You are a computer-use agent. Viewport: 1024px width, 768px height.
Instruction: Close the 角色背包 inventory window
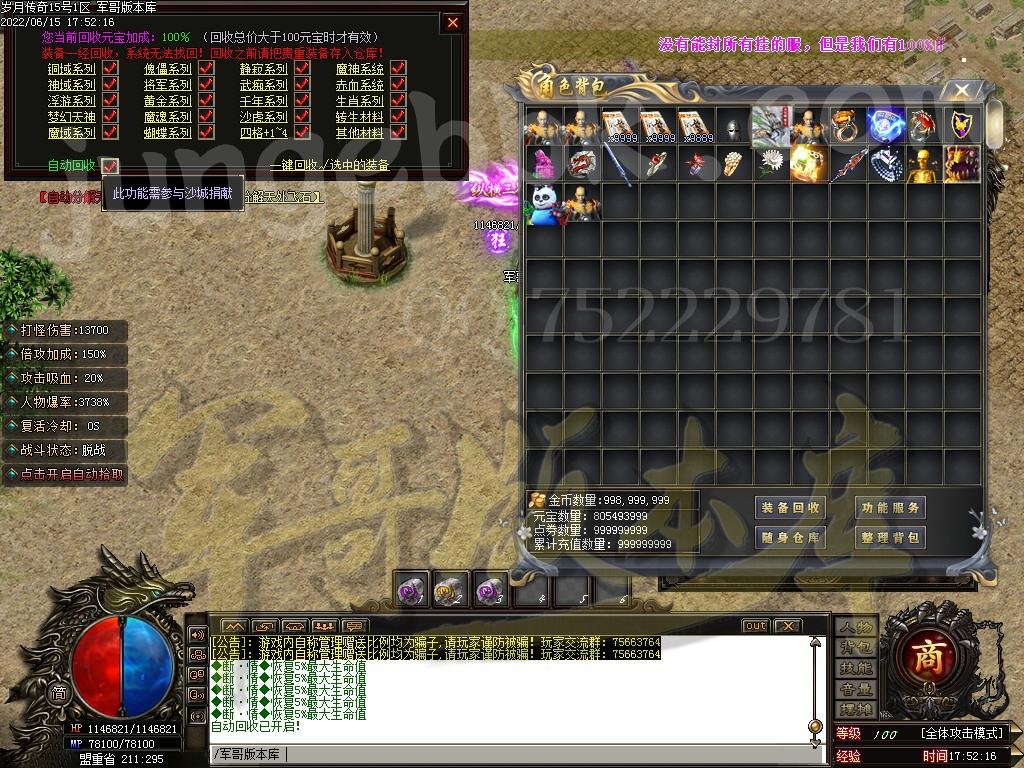point(962,91)
